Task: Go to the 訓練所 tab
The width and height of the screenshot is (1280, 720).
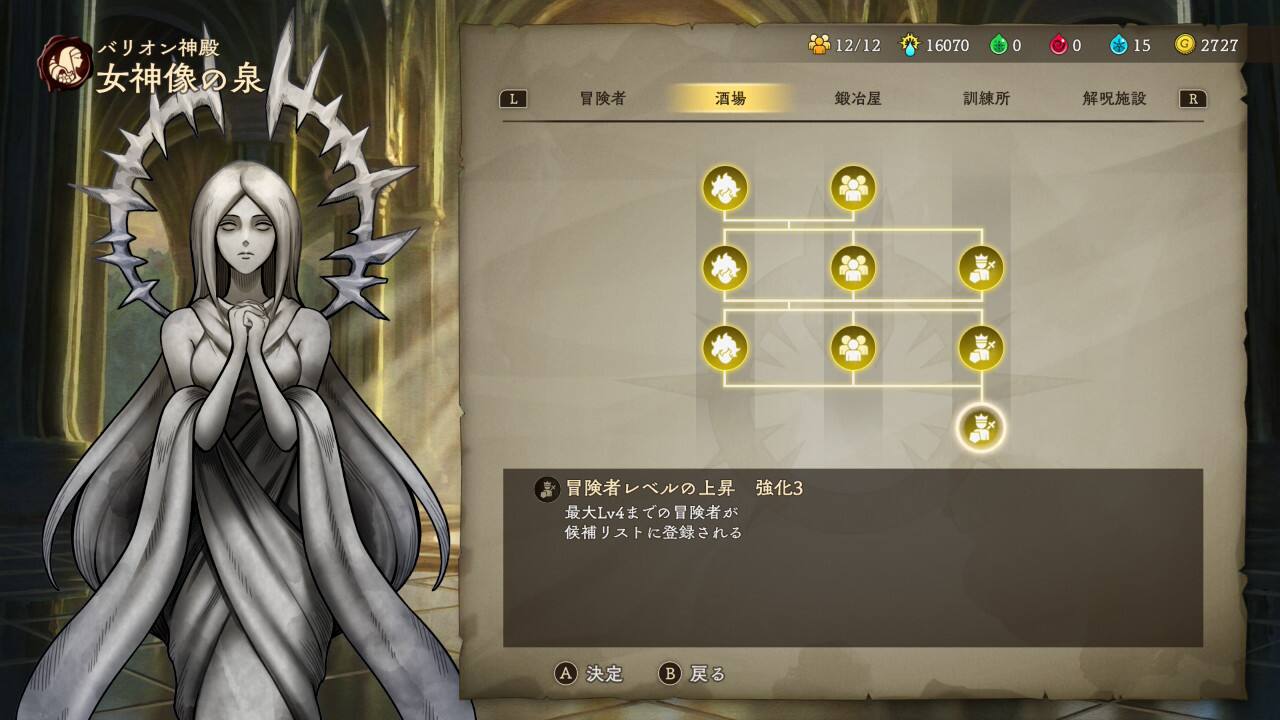Action: pyautogui.click(x=986, y=98)
